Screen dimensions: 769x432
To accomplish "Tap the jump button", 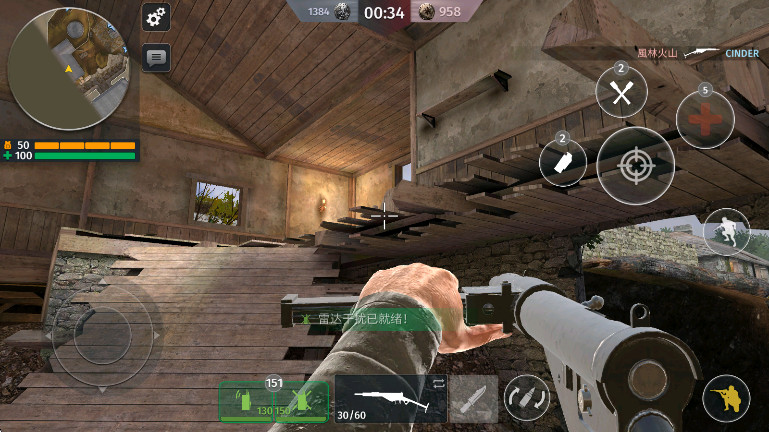I will (726, 232).
